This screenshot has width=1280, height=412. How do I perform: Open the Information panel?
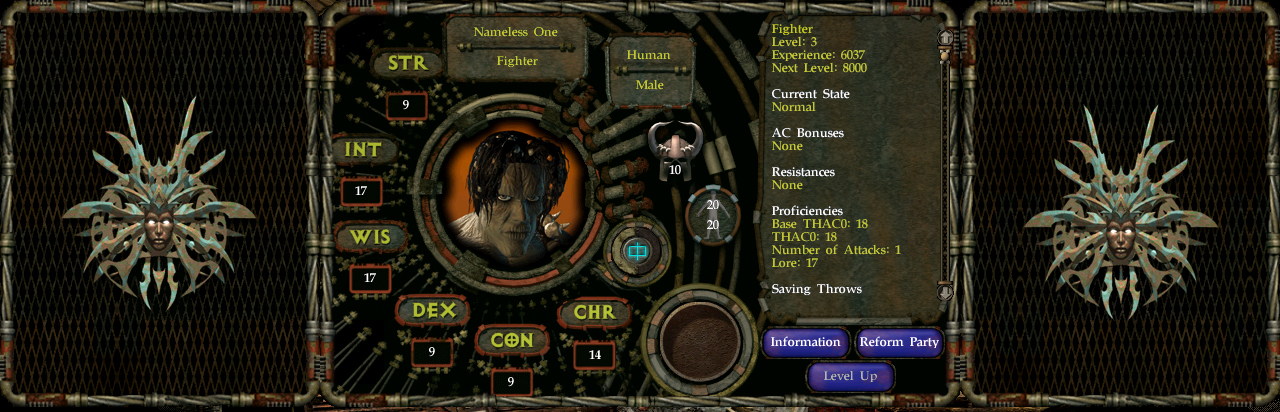click(805, 342)
